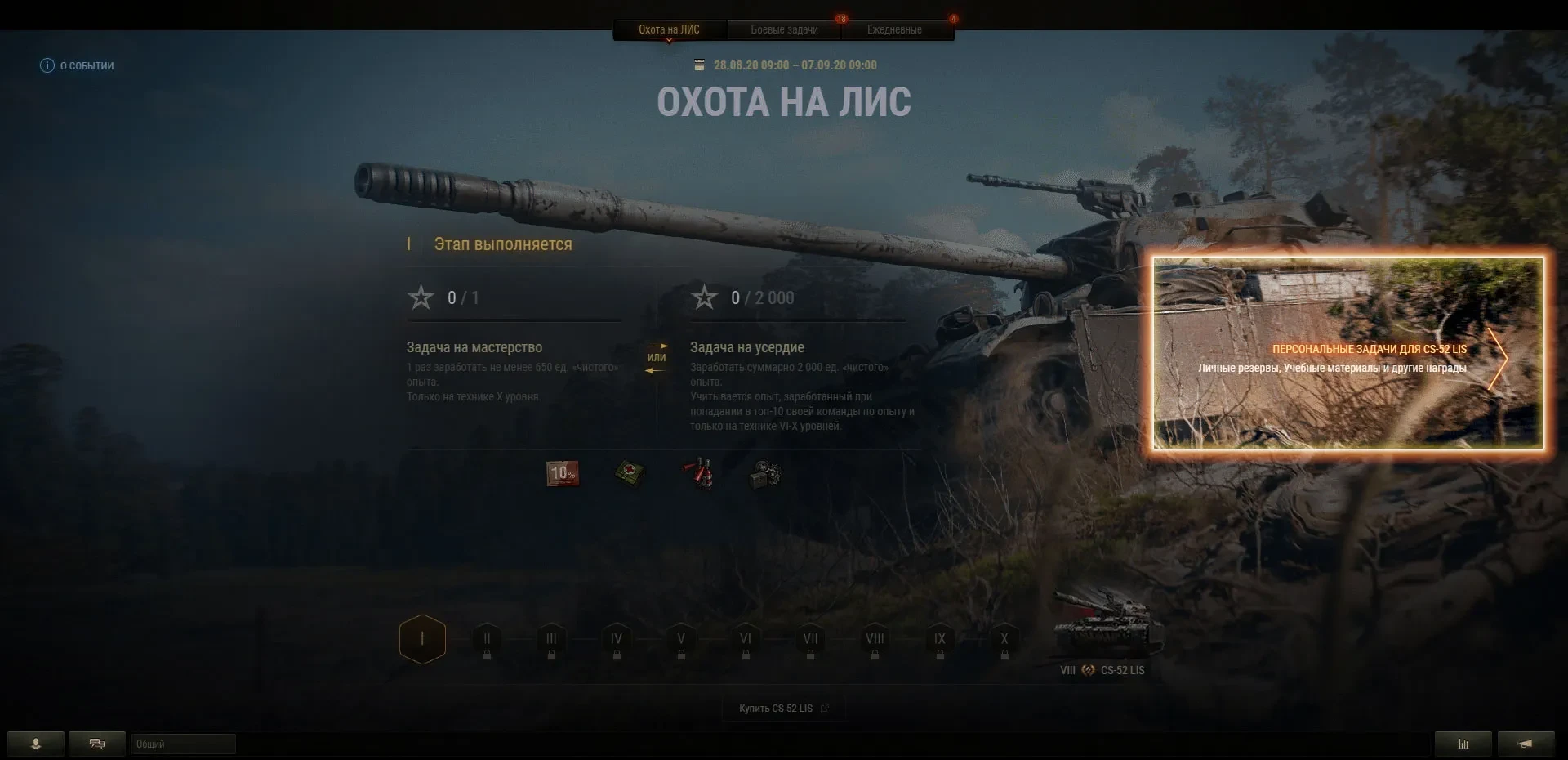The image size is (1568, 760).
Task: Open personal missions for CS-52 LIS banner
Action: pos(1347,354)
